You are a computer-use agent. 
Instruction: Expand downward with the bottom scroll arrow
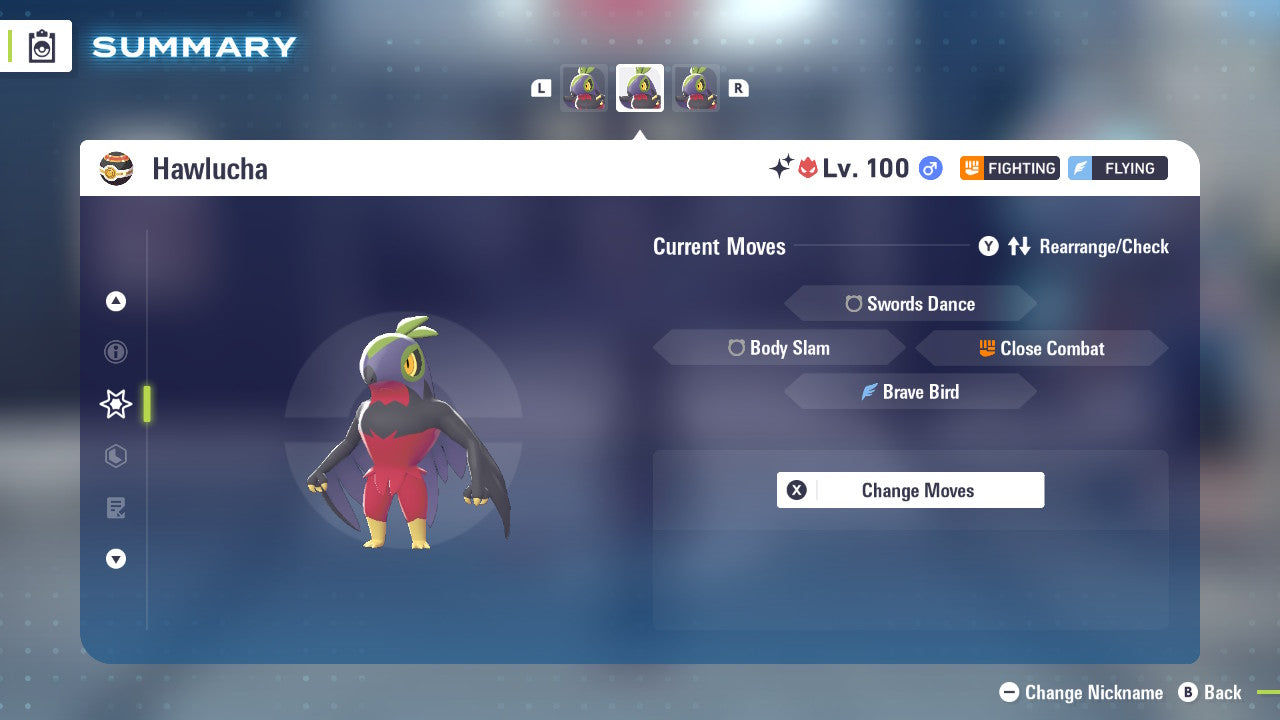coord(116,559)
